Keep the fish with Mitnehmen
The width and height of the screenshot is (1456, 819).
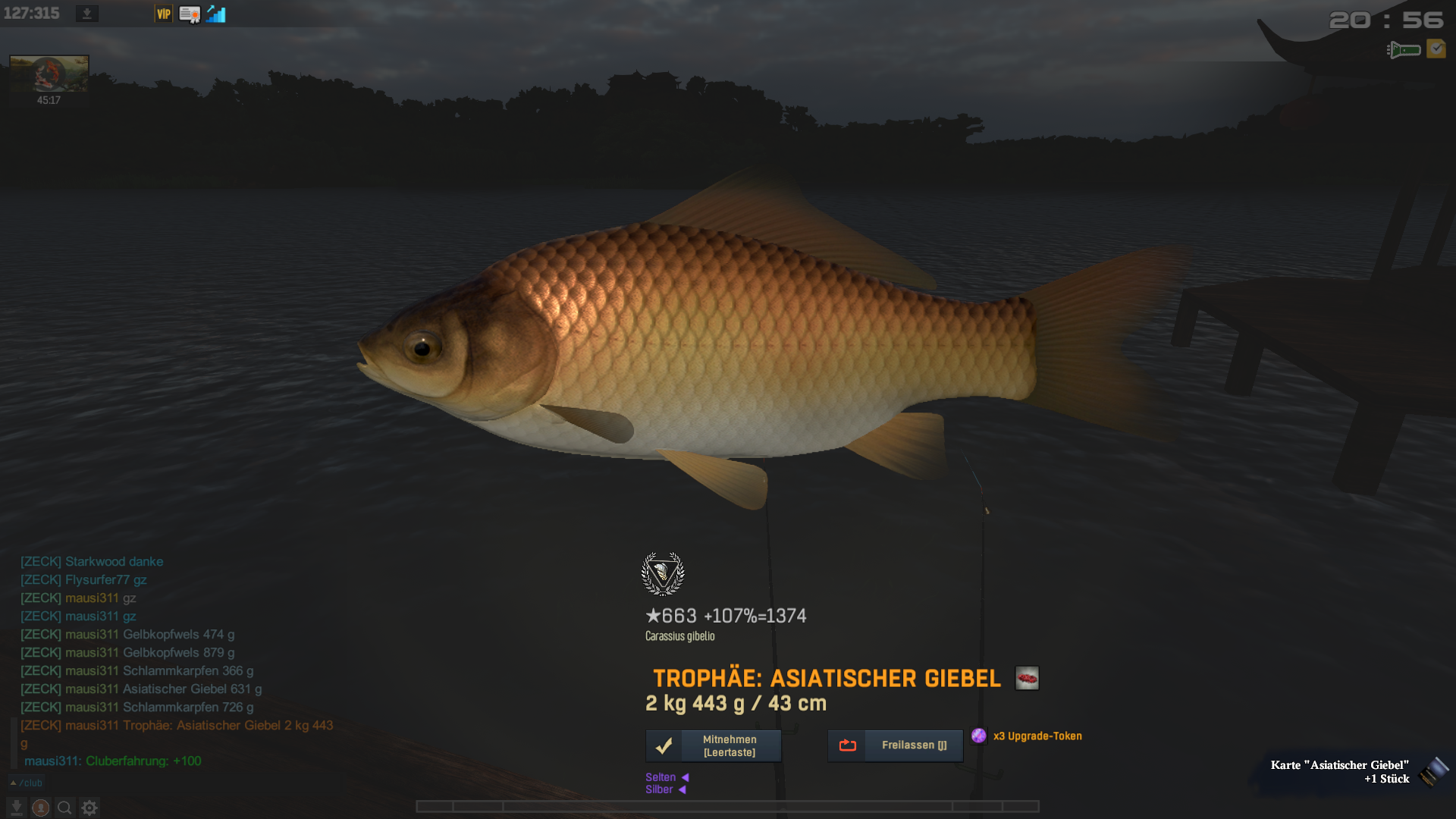pyautogui.click(x=713, y=745)
